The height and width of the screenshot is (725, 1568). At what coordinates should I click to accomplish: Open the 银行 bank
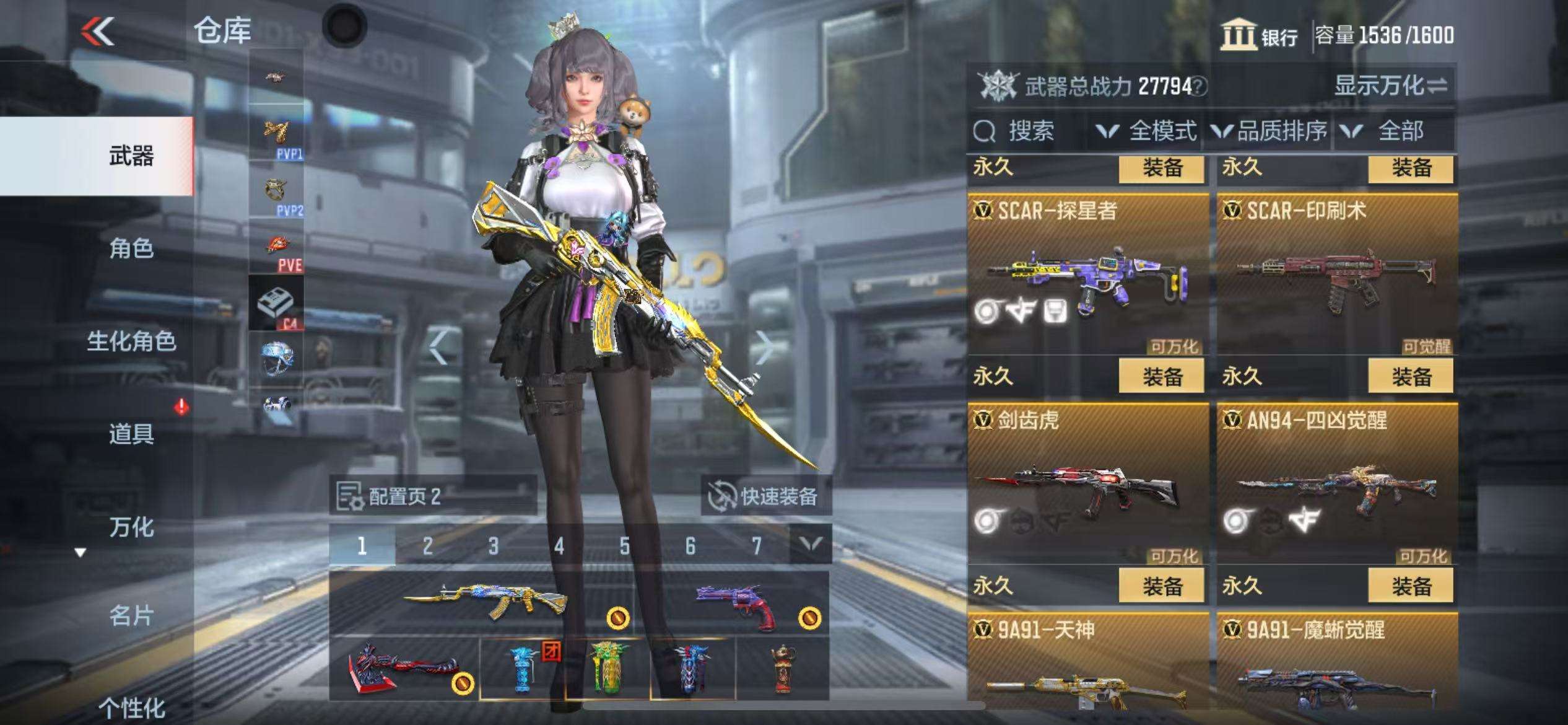(1260, 36)
